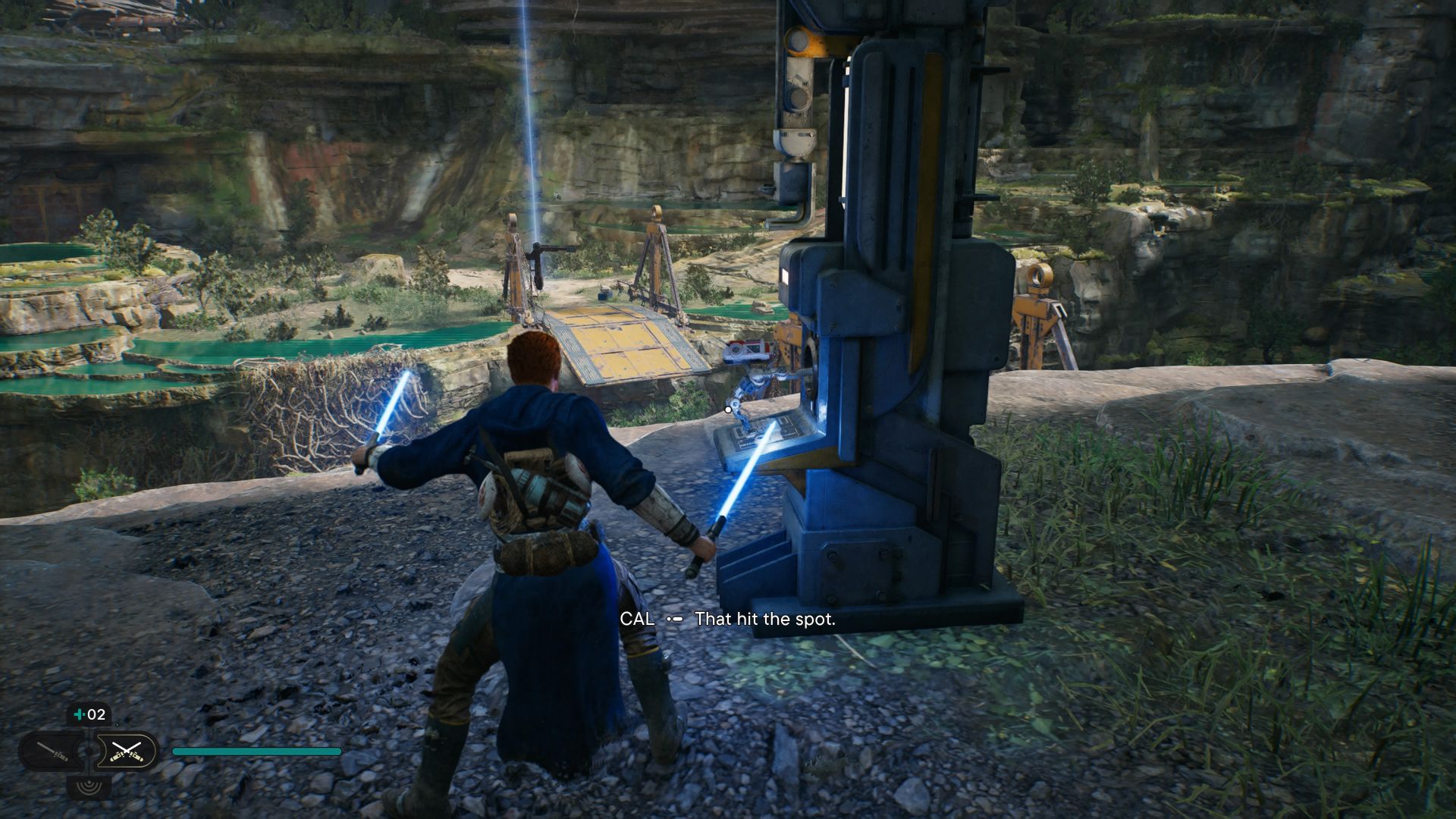The image size is (1456, 819).
Task: Click the white crosshair reticle dot
Action: 726,408
